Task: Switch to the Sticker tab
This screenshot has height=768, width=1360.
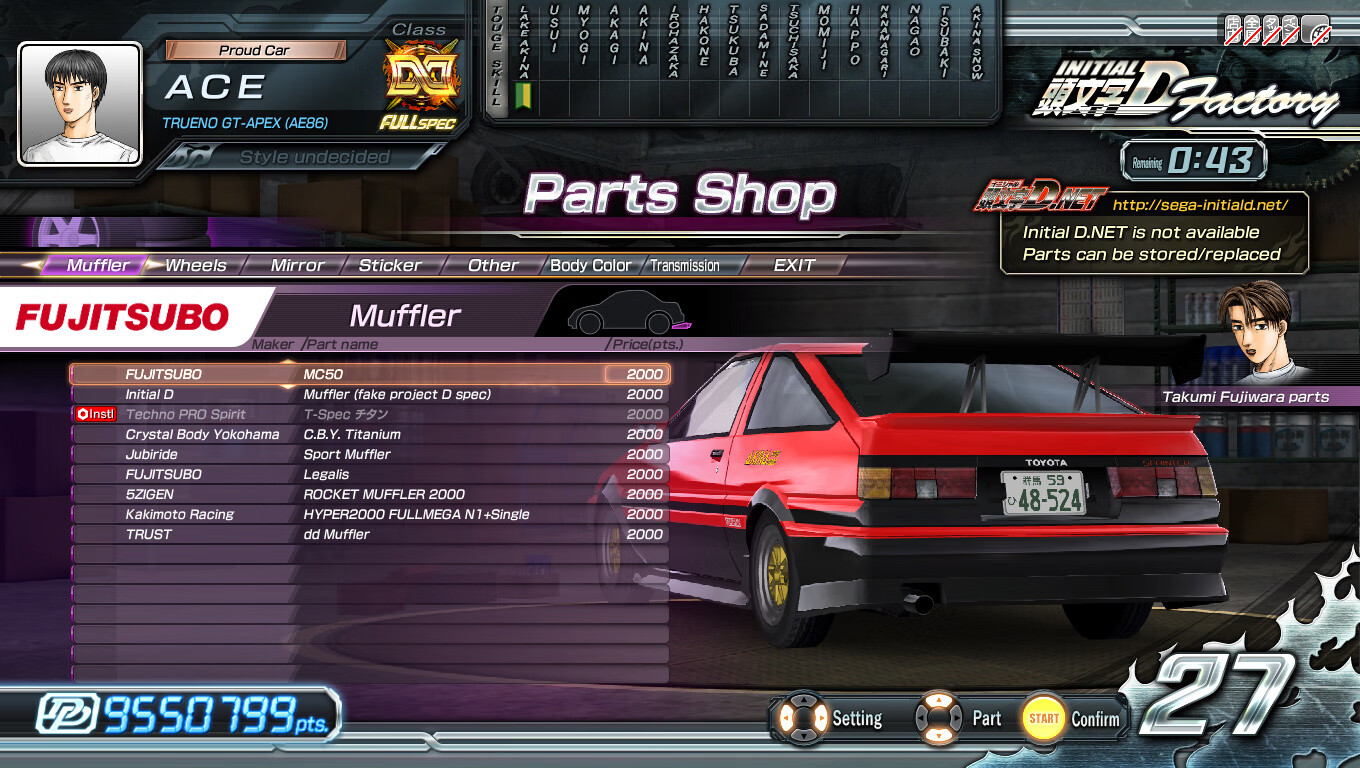Action: click(390, 266)
